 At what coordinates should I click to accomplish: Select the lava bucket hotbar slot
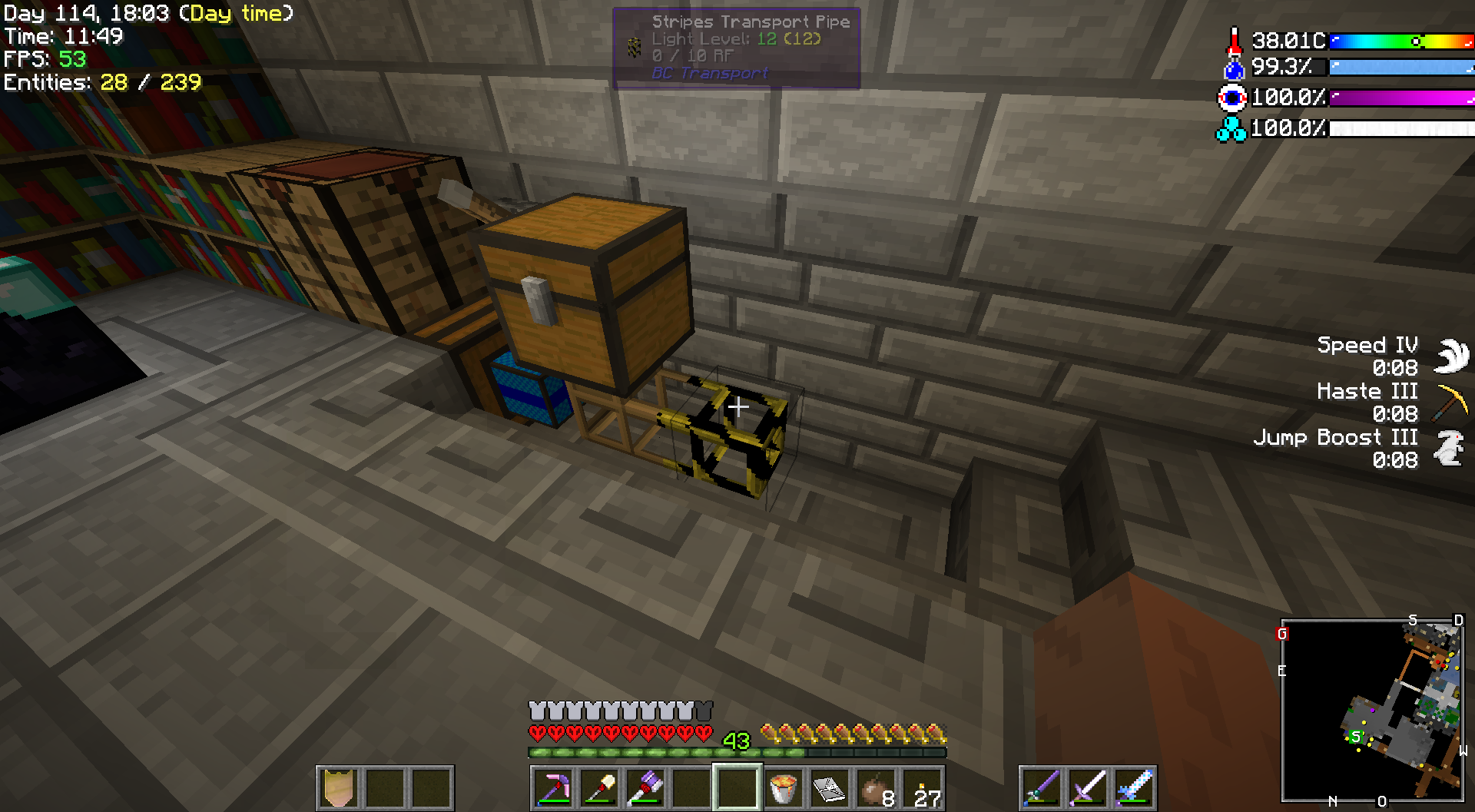tap(783, 787)
